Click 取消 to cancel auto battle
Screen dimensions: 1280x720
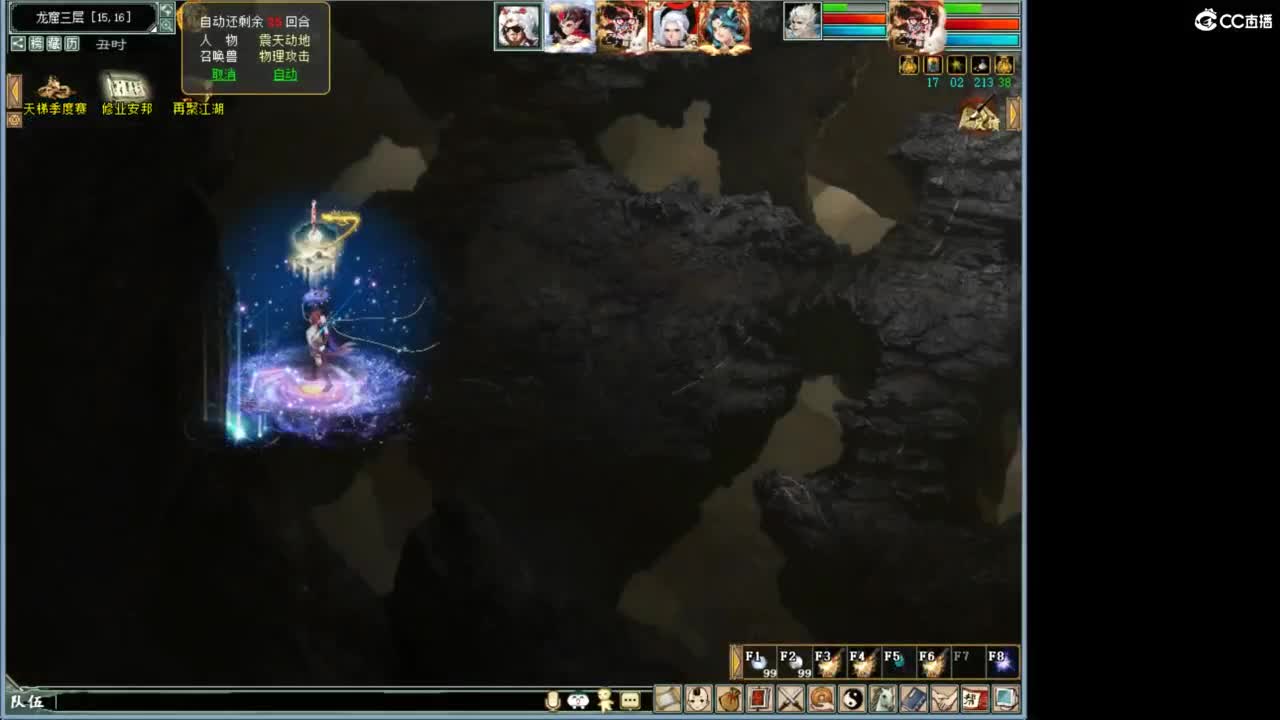click(x=223, y=74)
